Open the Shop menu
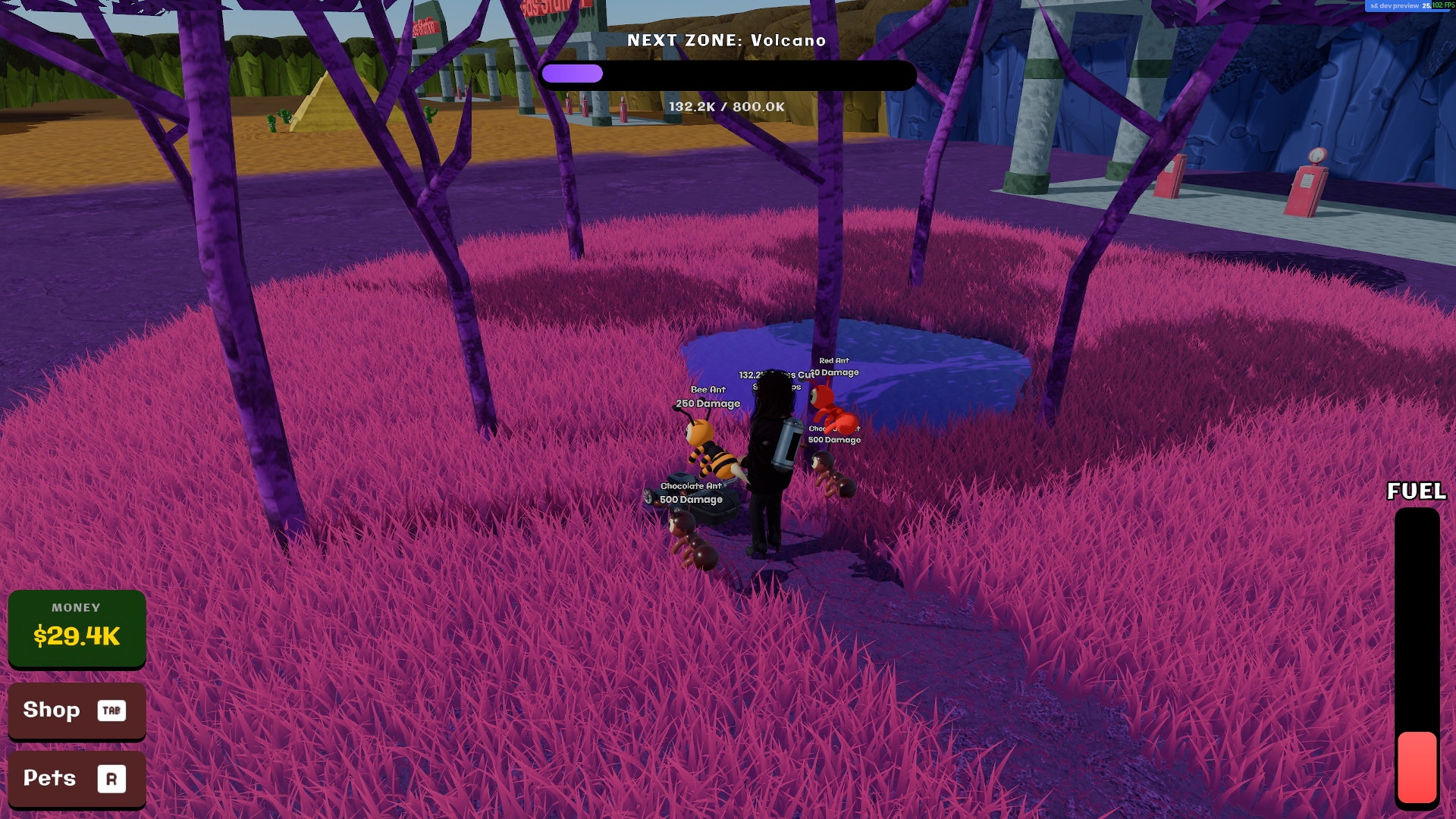The height and width of the screenshot is (819, 1456). [76, 710]
